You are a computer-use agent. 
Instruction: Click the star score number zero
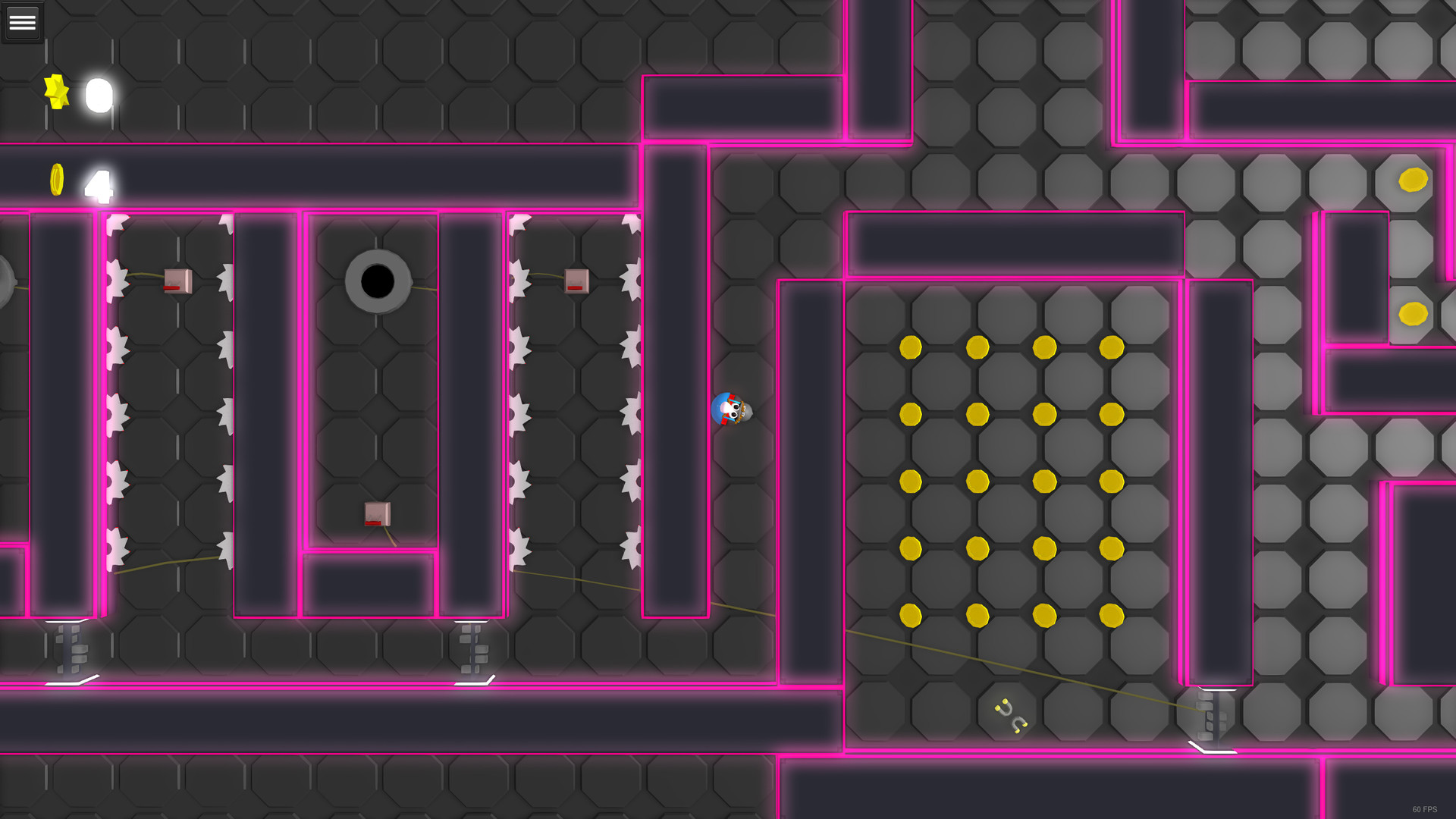click(x=98, y=93)
